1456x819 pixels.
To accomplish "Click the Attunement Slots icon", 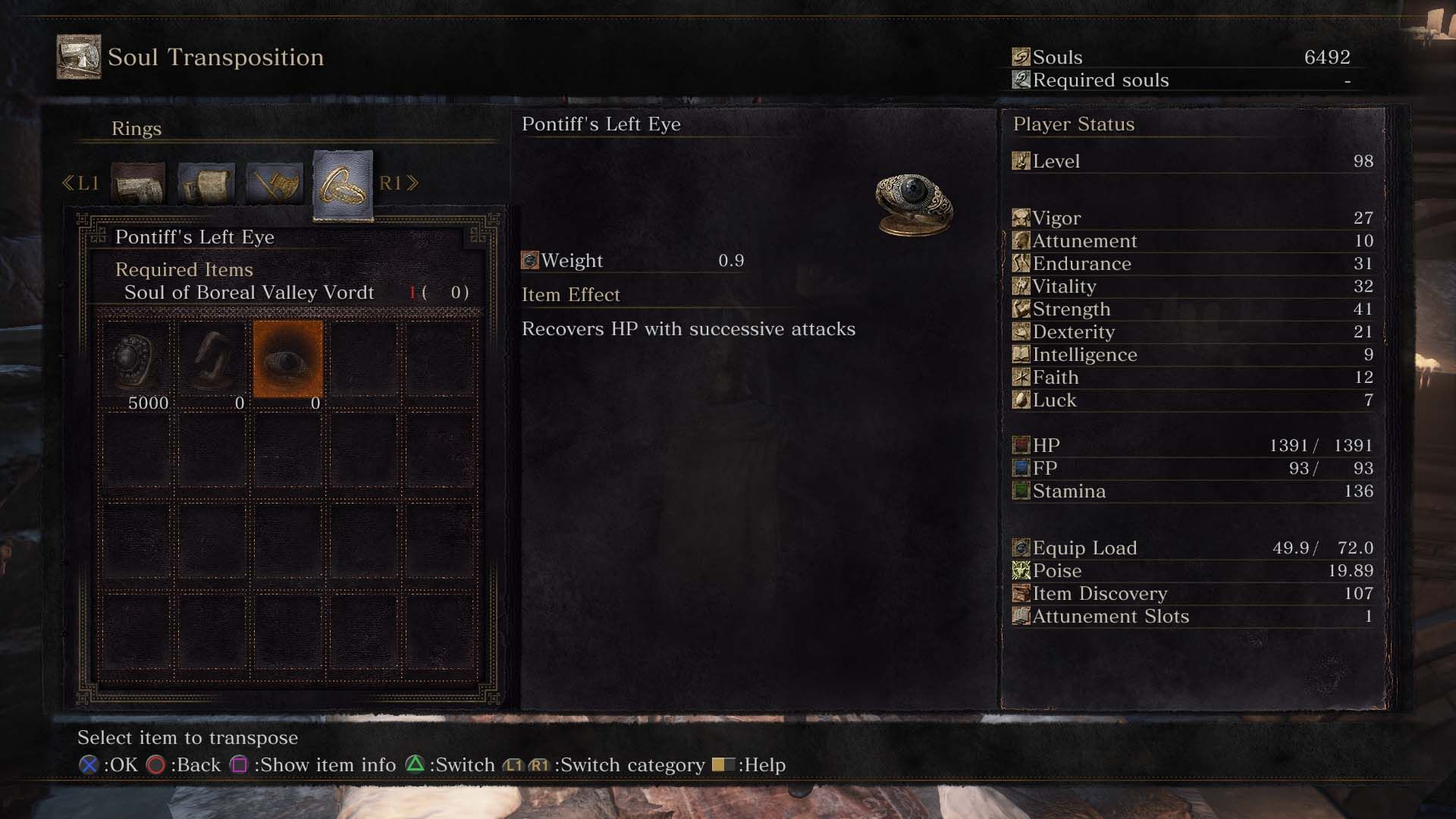I will coord(1021,617).
